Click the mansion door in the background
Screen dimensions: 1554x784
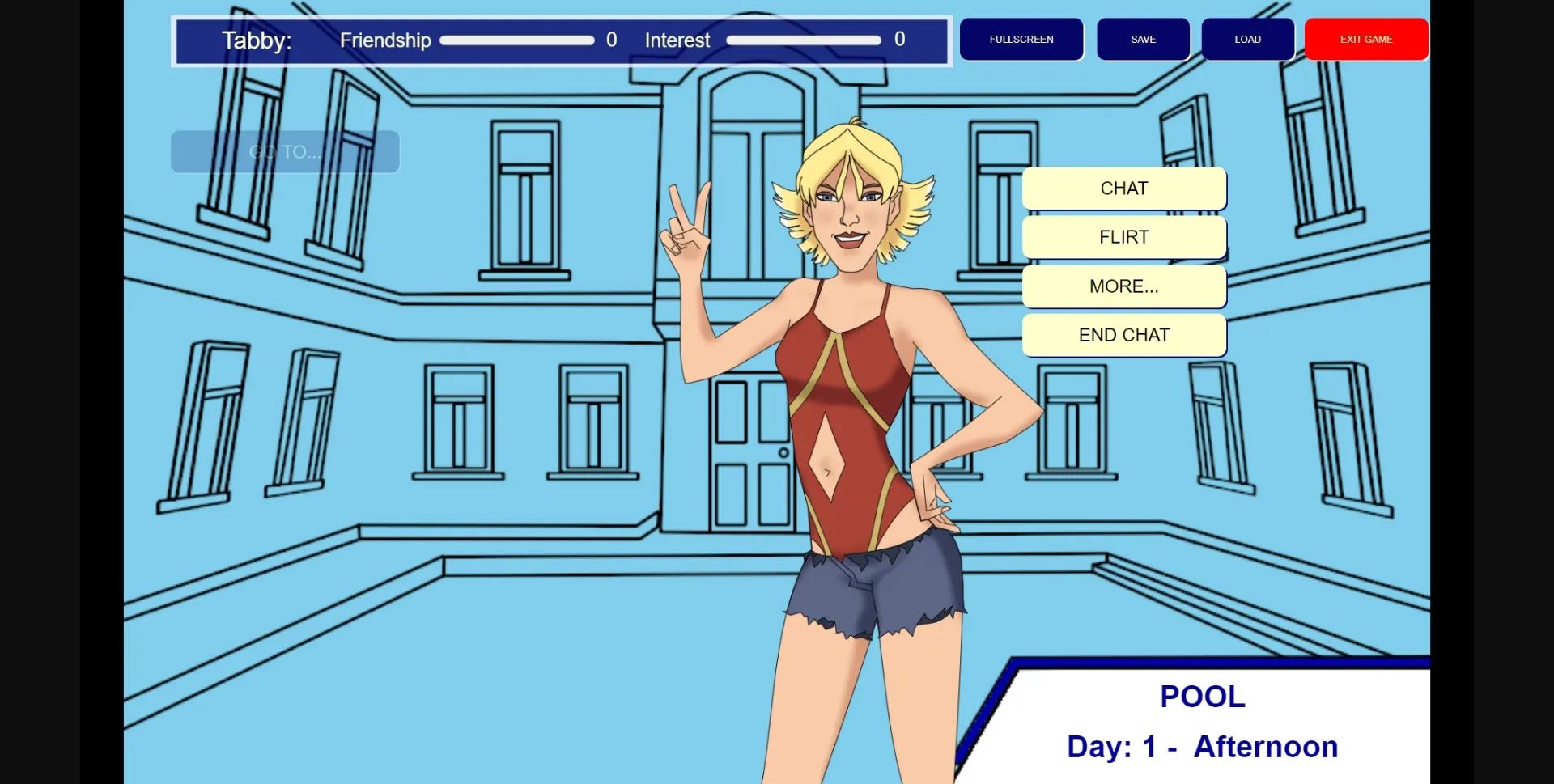[x=753, y=453]
